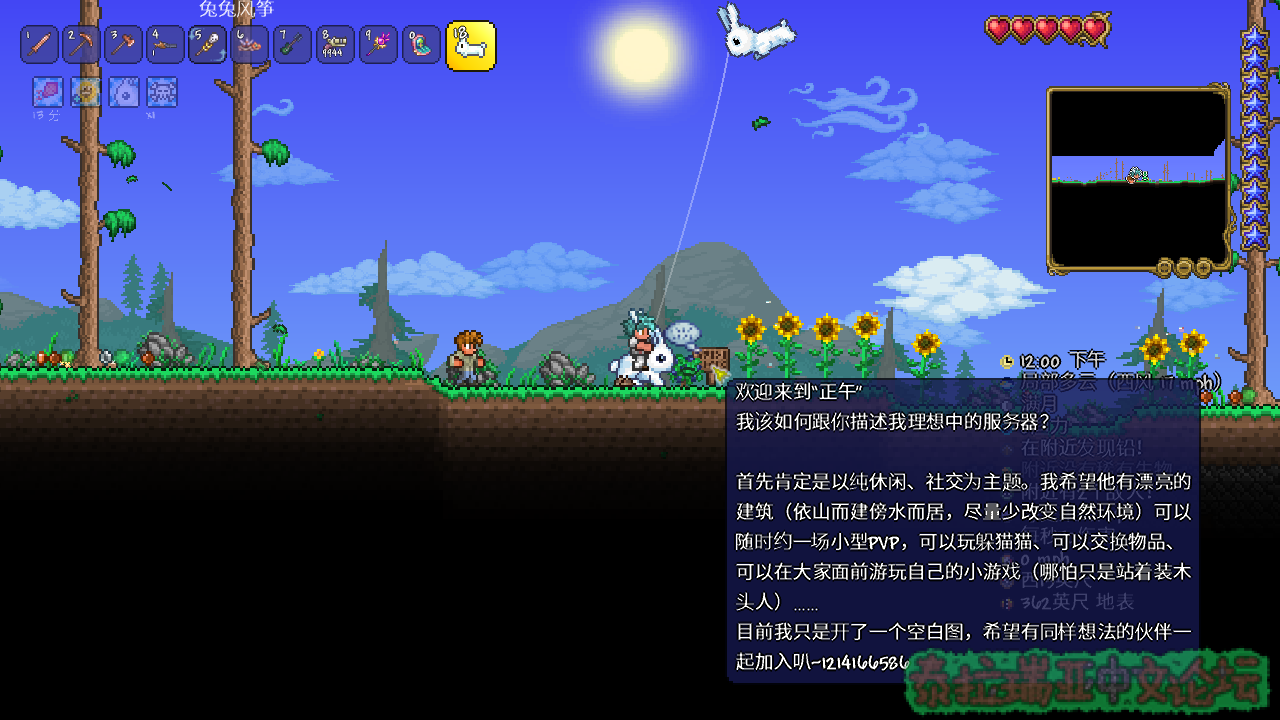
Task: Pick the green guitar hotbar slot
Action: pyautogui.click(x=292, y=45)
